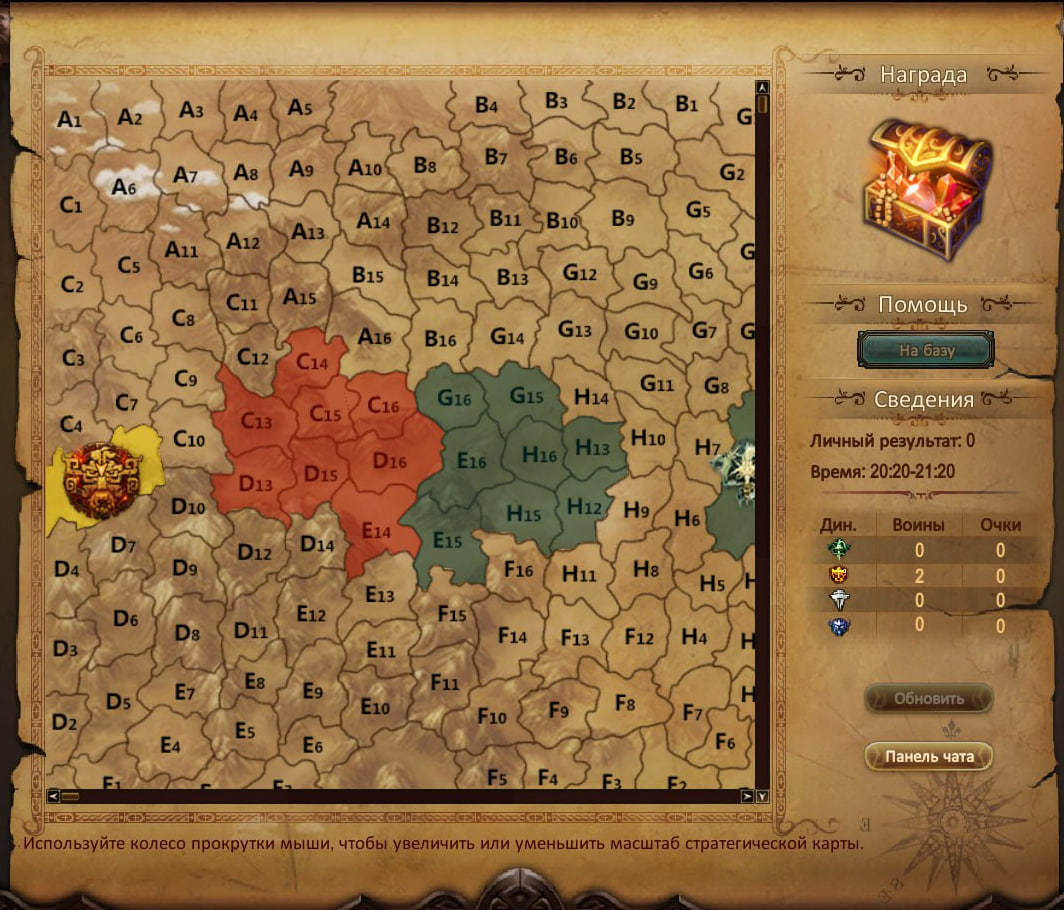Pick territory E15 on the map
1064x910 pixels.
coord(446,540)
